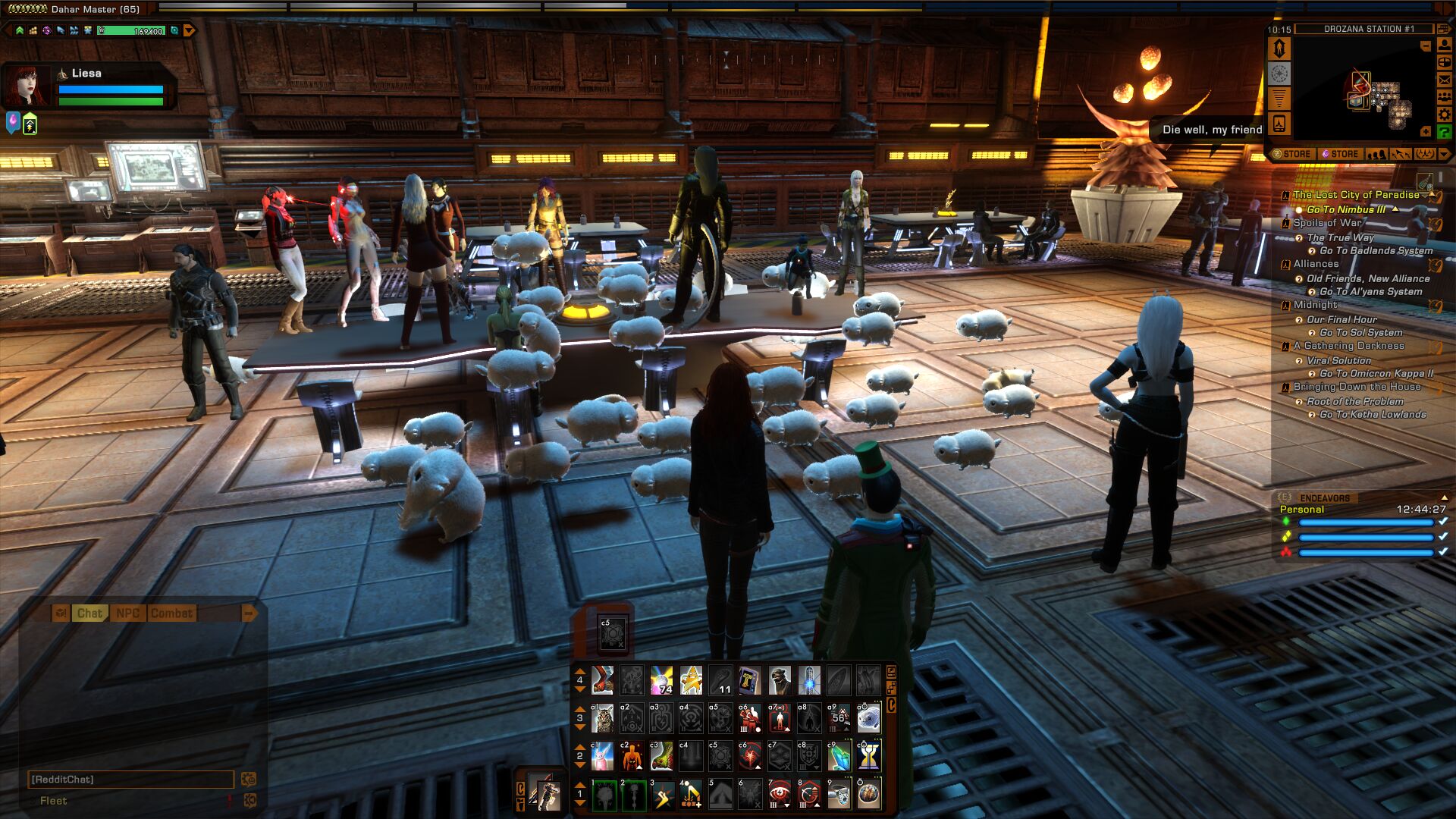
Task: Open the Spoils of War mission entry
Action: pyautogui.click(x=1327, y=223)
